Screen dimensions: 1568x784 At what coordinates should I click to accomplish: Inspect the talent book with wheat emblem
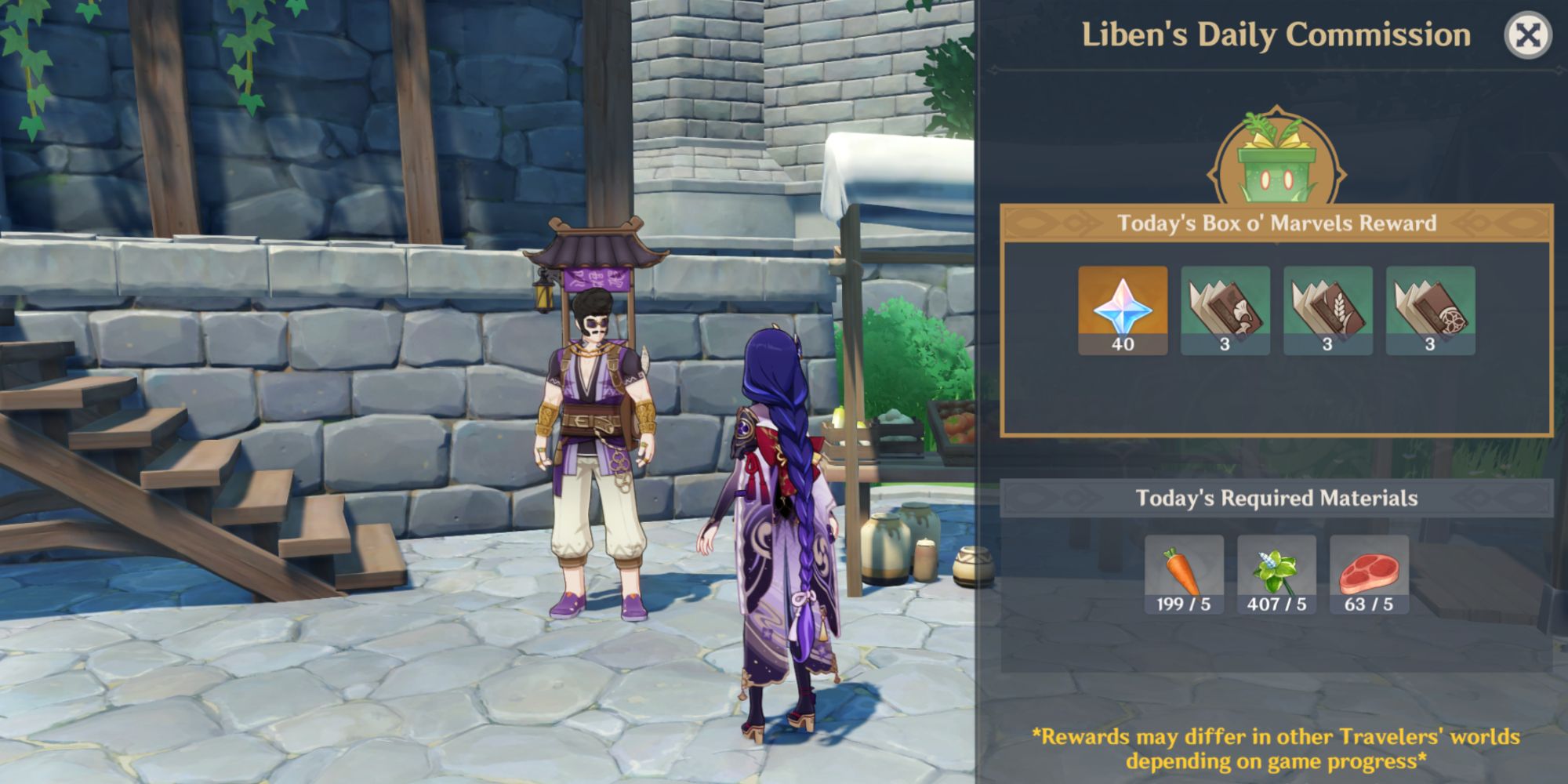[x=1327, y=310]
